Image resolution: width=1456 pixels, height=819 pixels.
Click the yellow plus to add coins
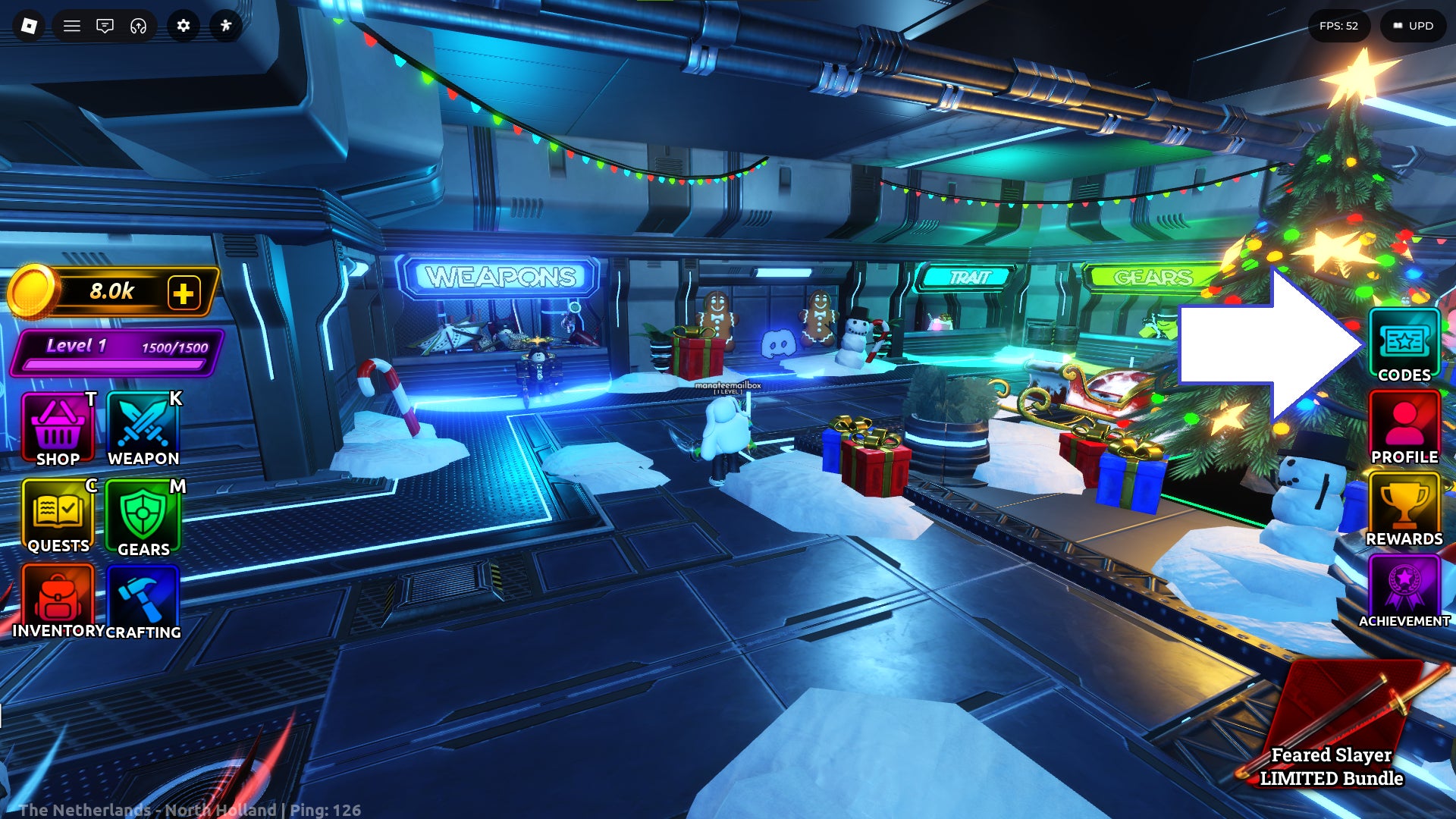(x=184, y=293)
